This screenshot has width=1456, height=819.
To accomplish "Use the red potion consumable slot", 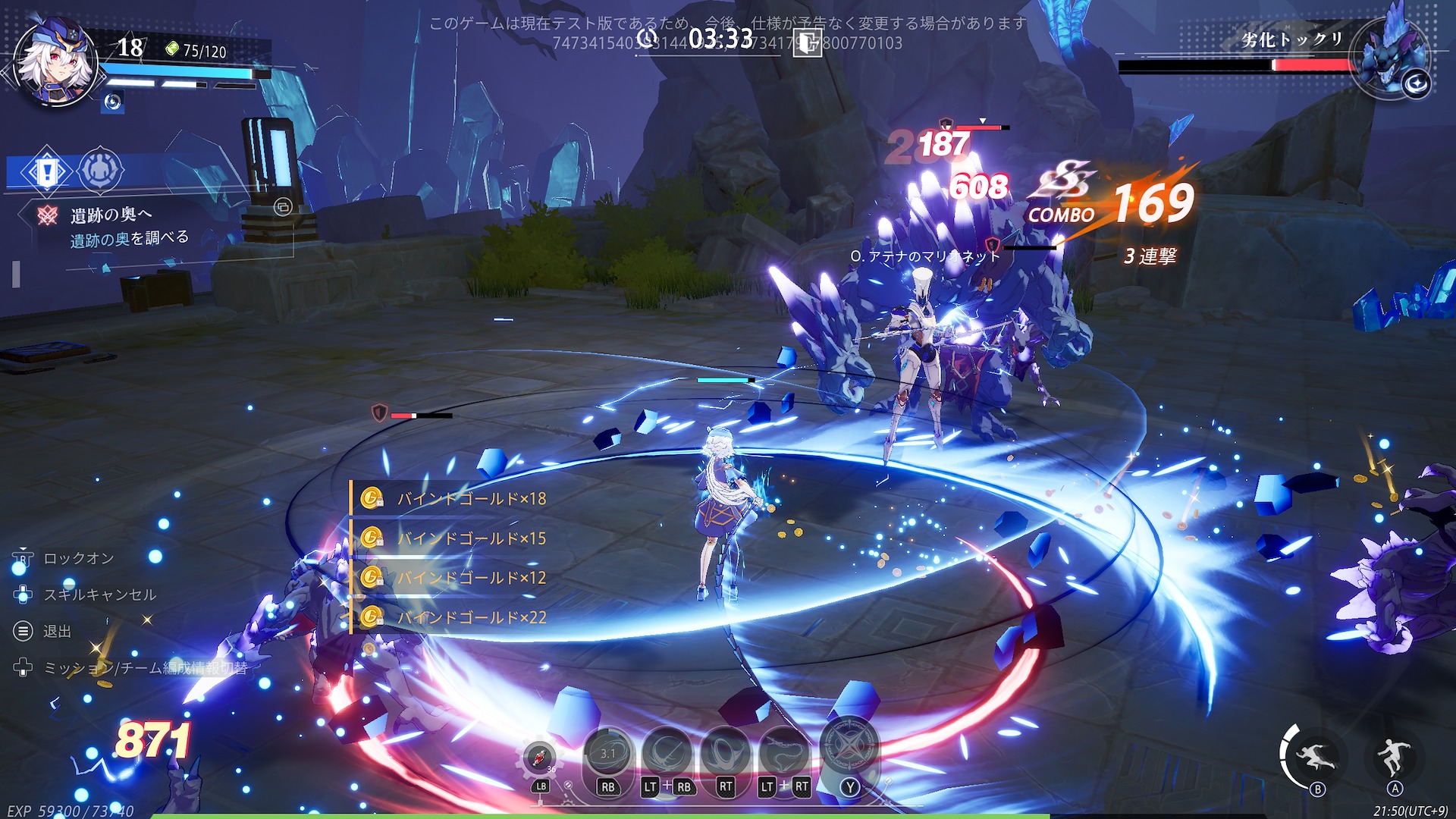I will [539, 756].
